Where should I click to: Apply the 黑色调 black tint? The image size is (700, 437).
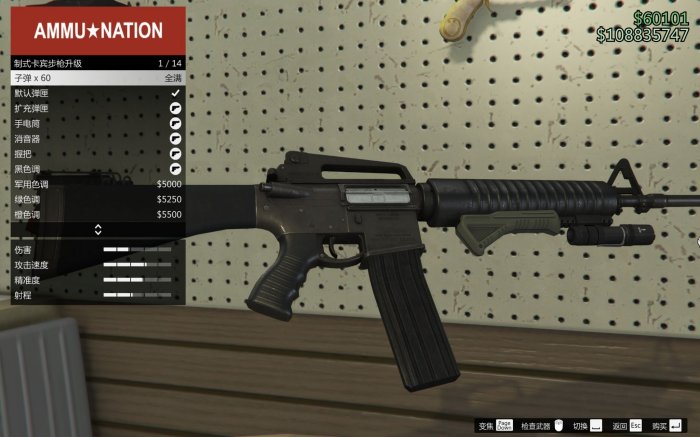coord(97,169)
